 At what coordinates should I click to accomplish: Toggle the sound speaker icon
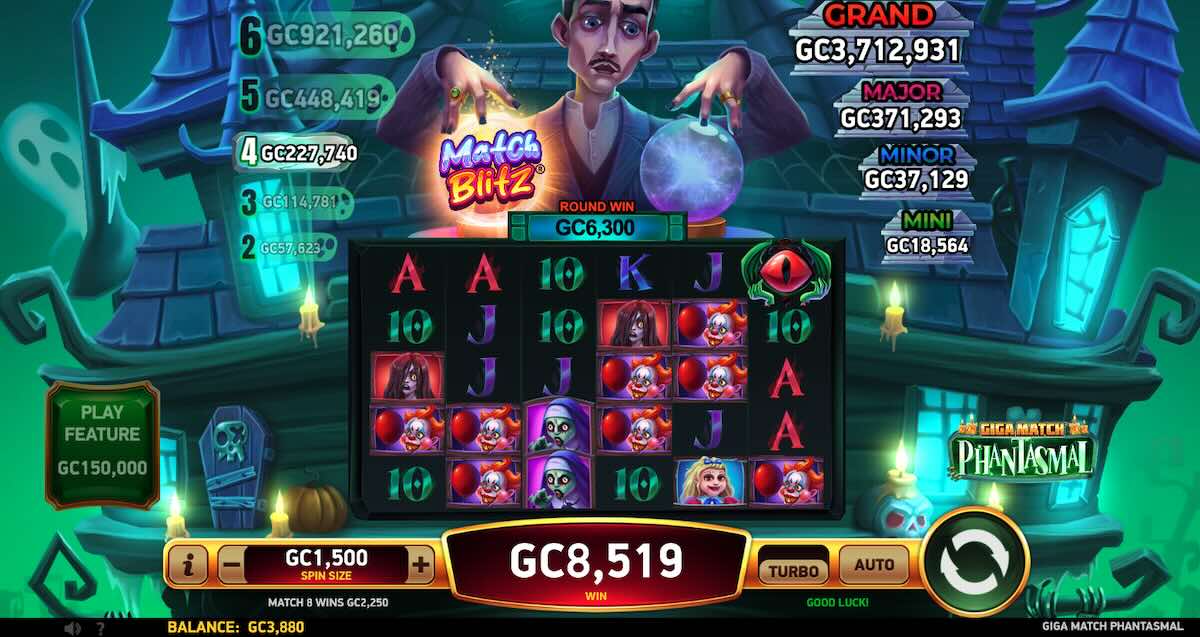pos(72,629)
